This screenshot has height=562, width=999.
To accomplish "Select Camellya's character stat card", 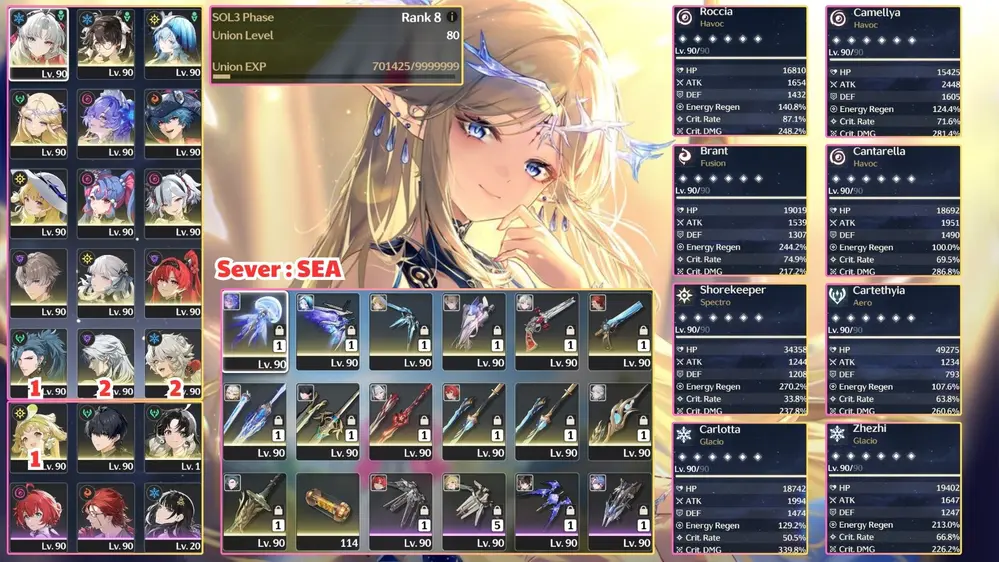I will (x=893, y=70).
